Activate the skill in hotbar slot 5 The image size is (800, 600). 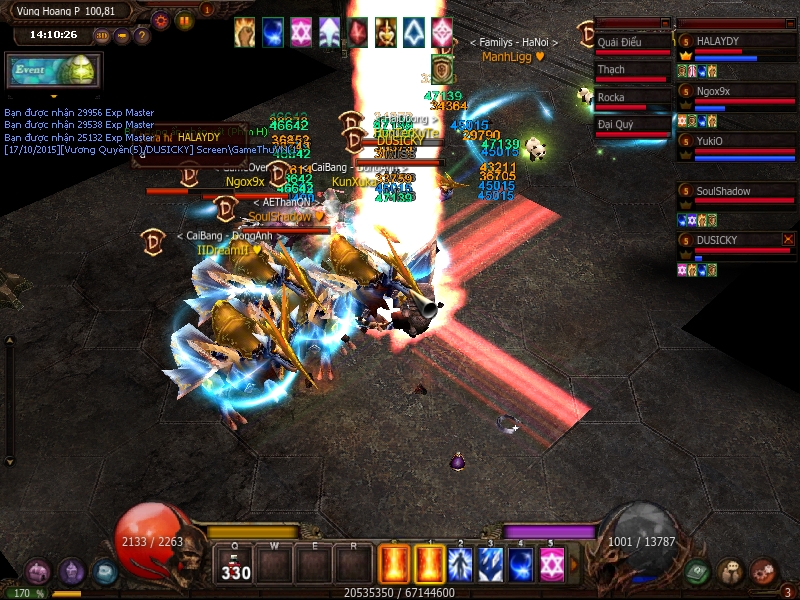(x=552, y=563)
